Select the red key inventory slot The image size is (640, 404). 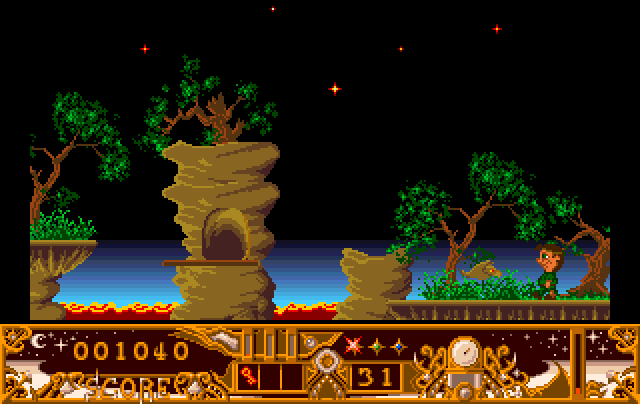point(249,377)
